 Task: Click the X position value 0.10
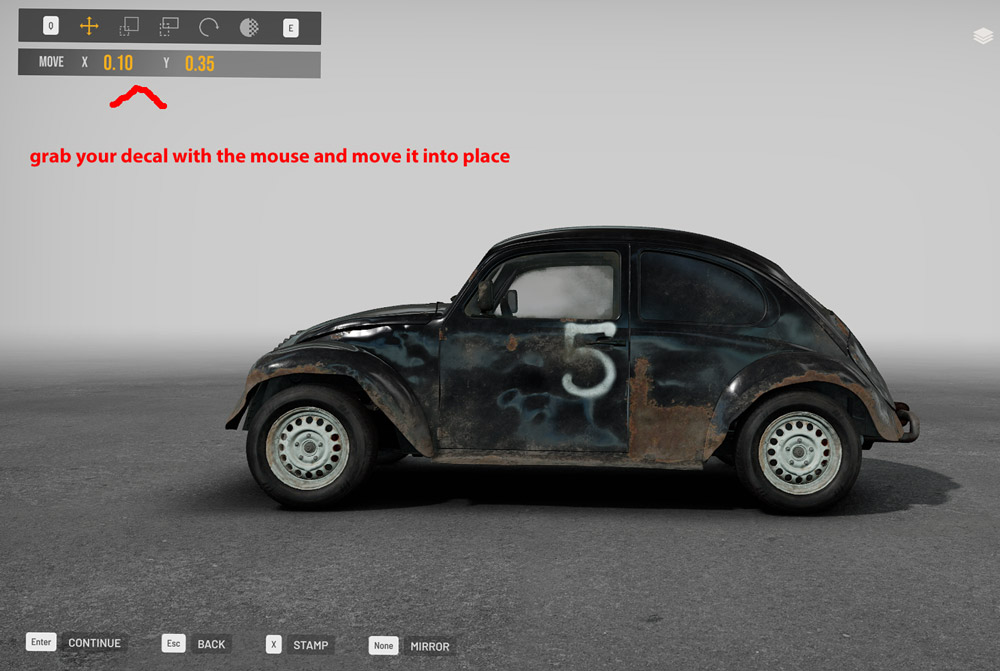pos(118,63)
